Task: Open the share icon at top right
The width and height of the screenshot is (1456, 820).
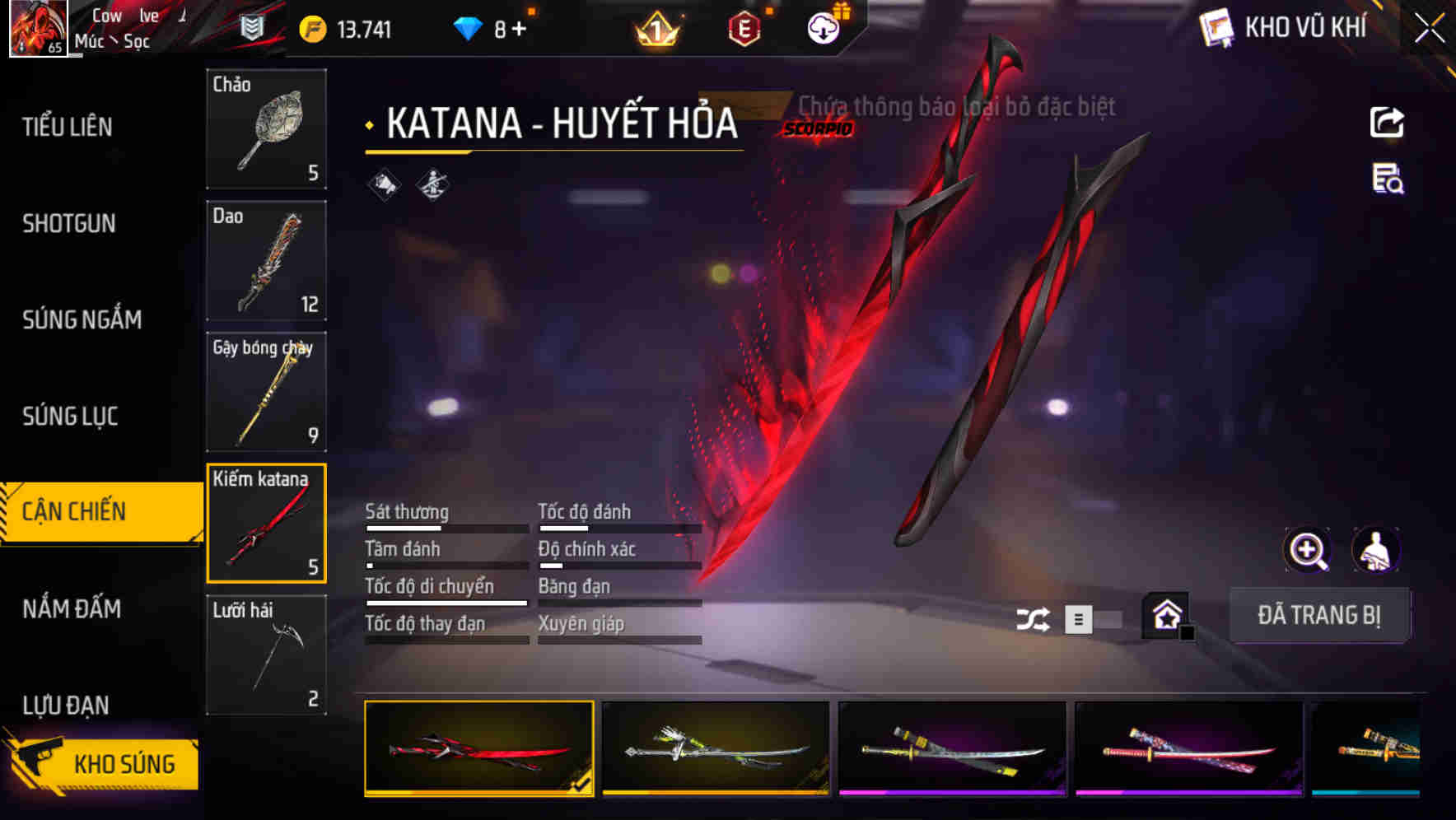Action: point(1388,122)
